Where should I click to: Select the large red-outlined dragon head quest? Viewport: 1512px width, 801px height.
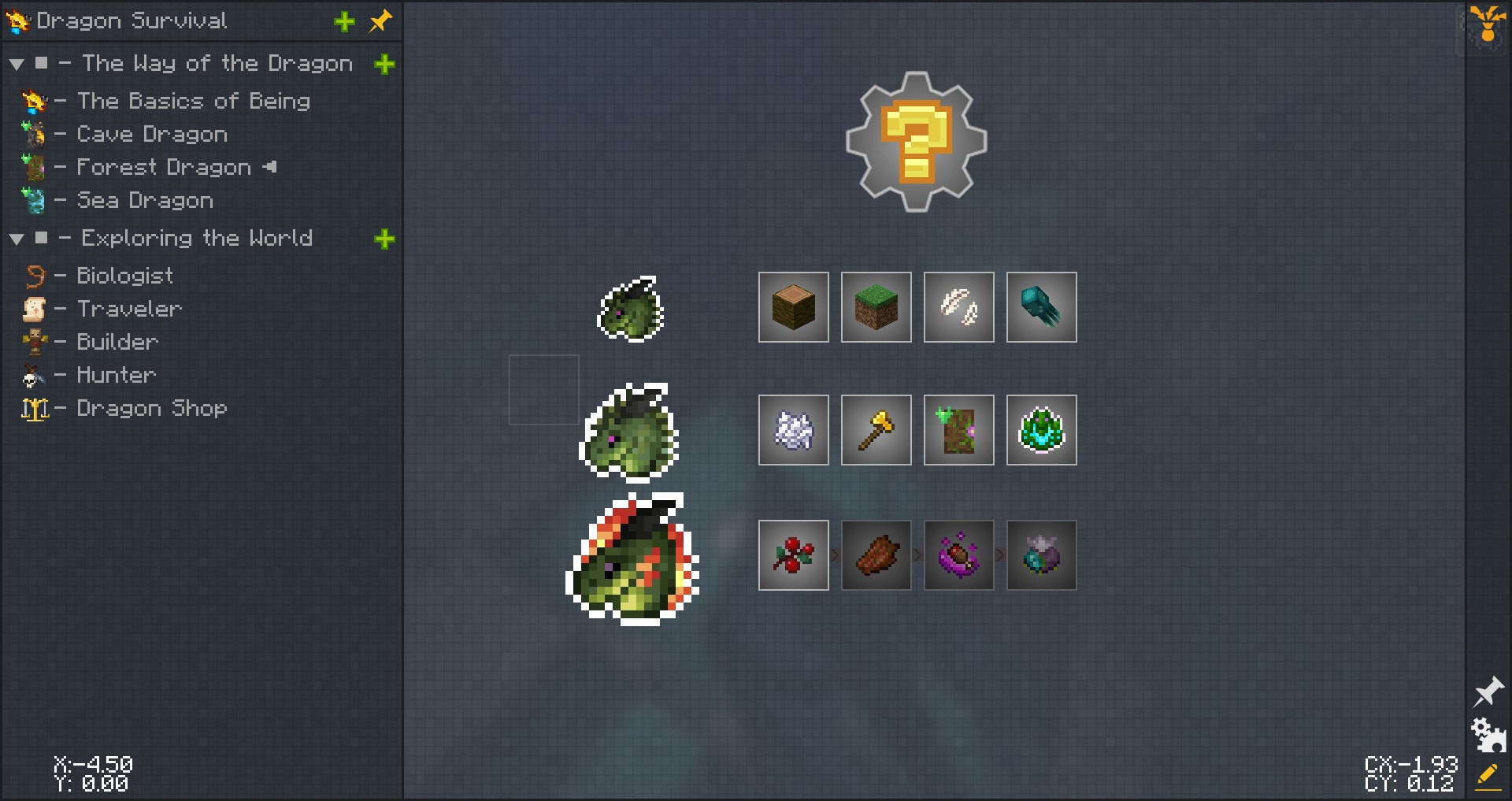632,559
